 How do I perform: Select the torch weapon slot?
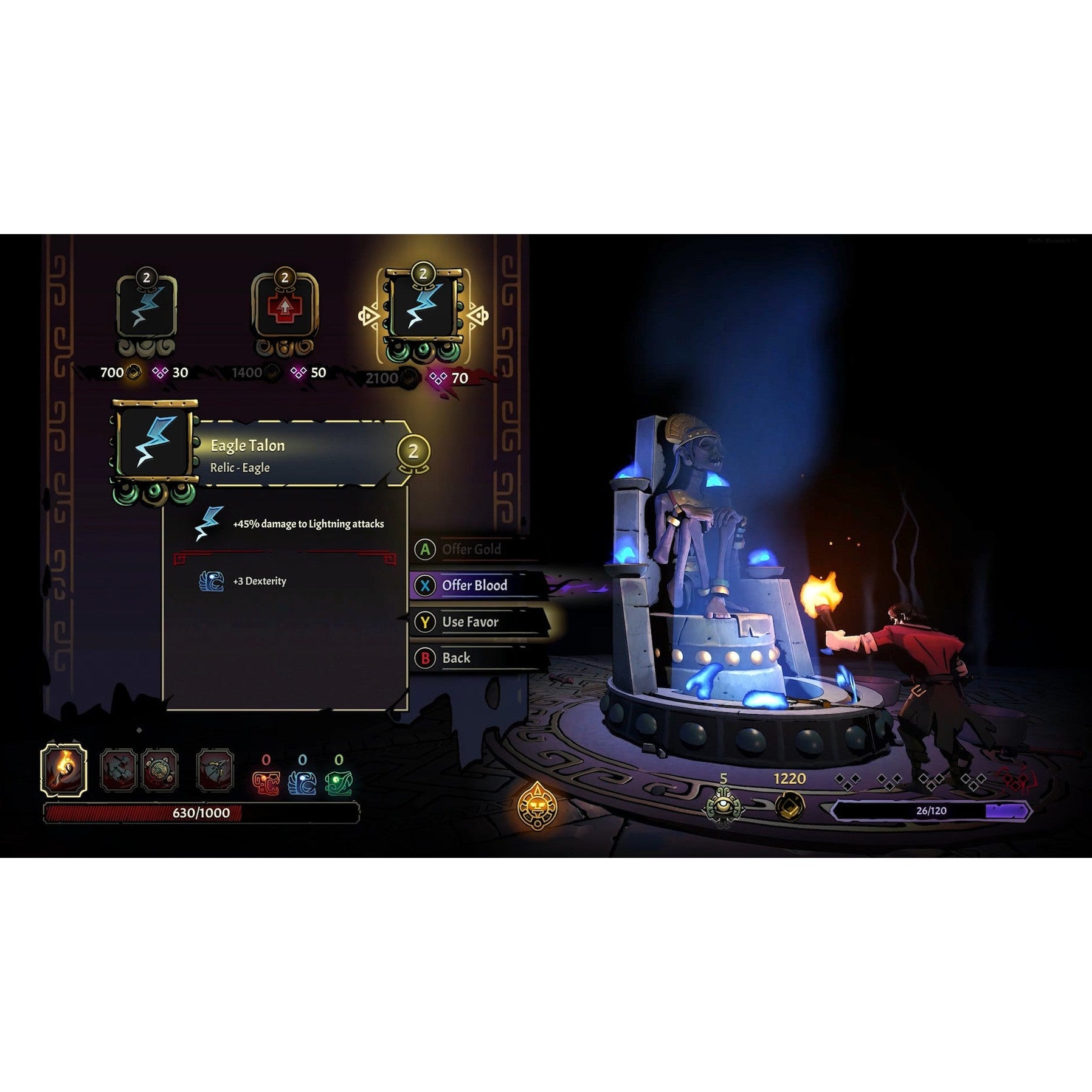[x=63, y=770]
